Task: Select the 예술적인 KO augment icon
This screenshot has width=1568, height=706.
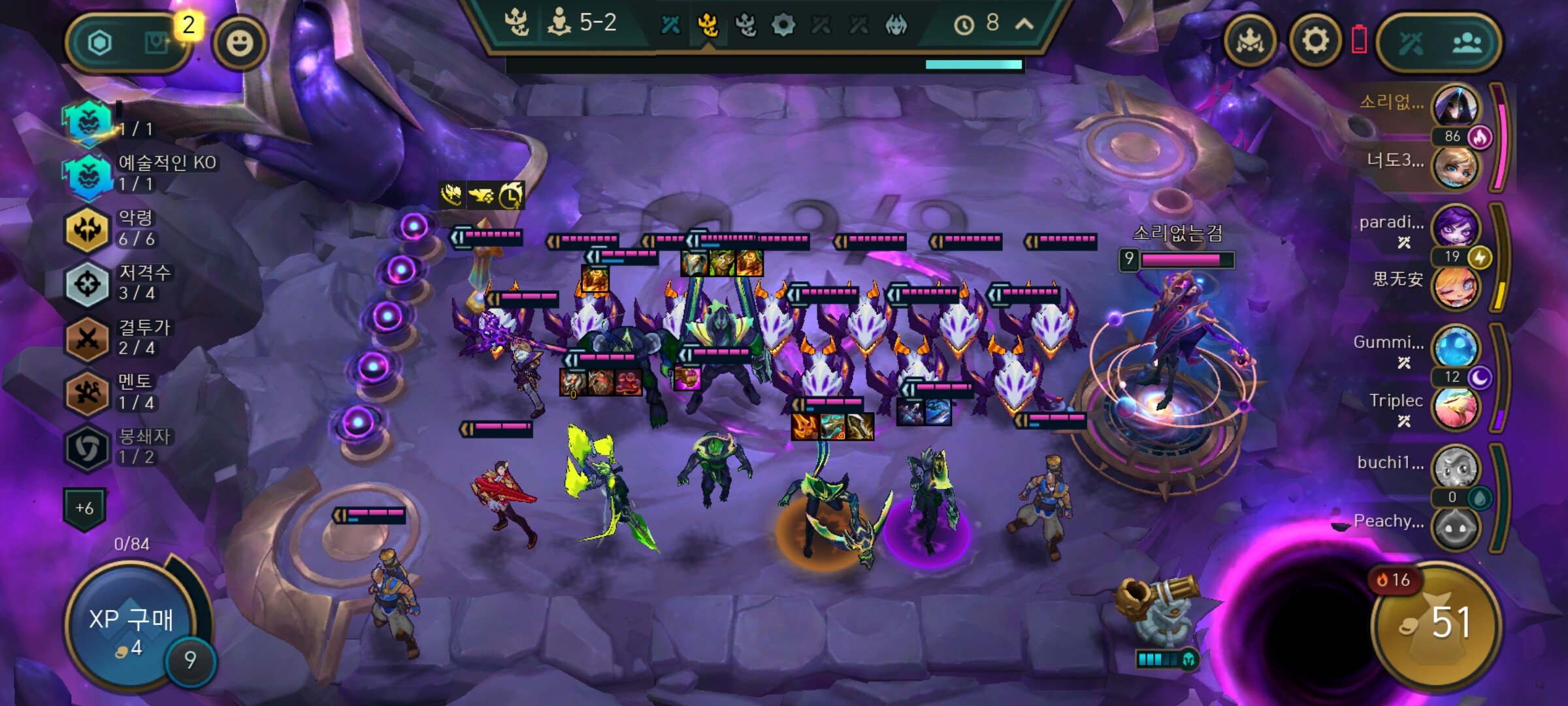Action: (x=88, y=174)
